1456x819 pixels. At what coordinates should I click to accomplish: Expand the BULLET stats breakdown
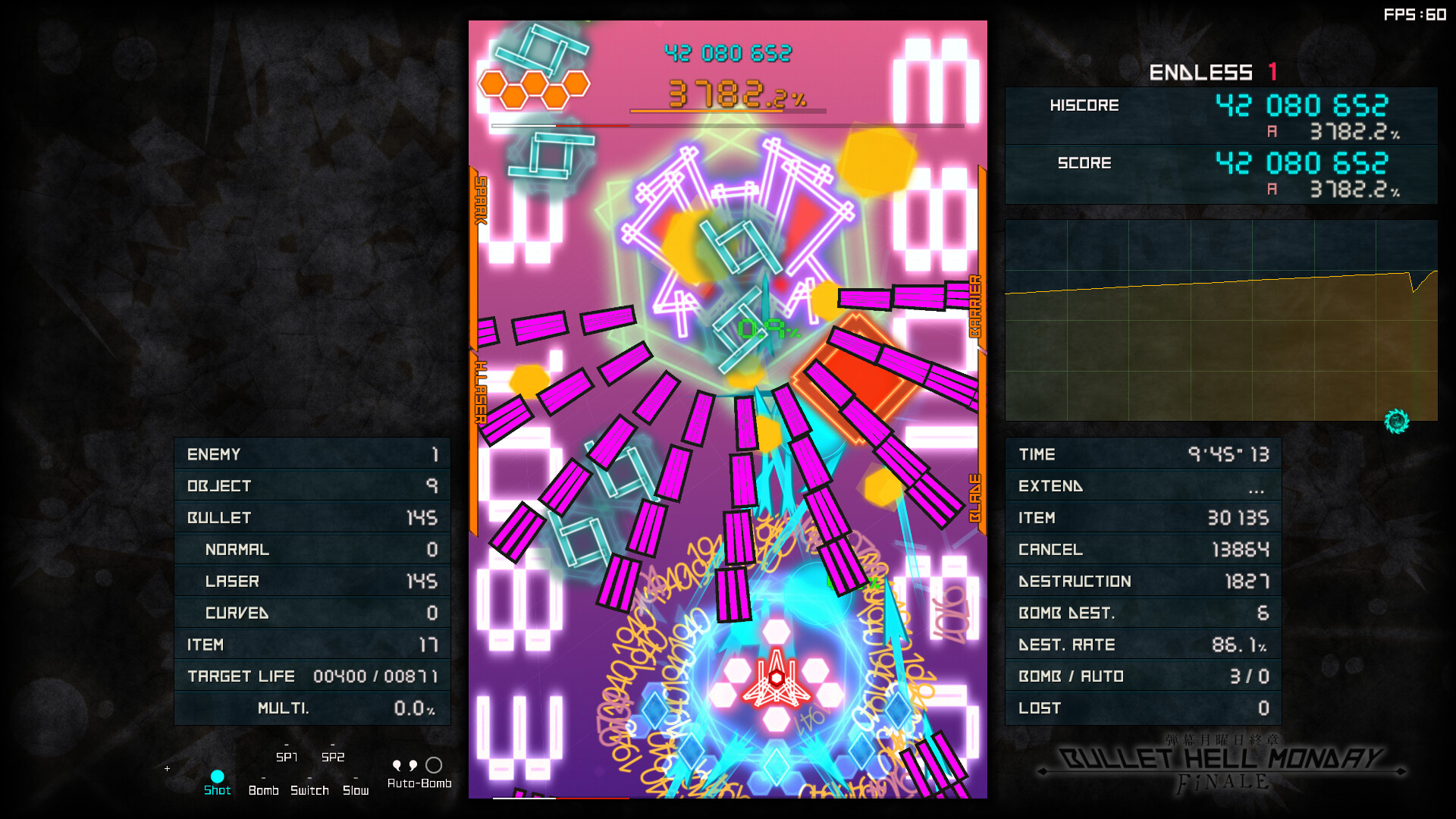(x=312, y=517)
